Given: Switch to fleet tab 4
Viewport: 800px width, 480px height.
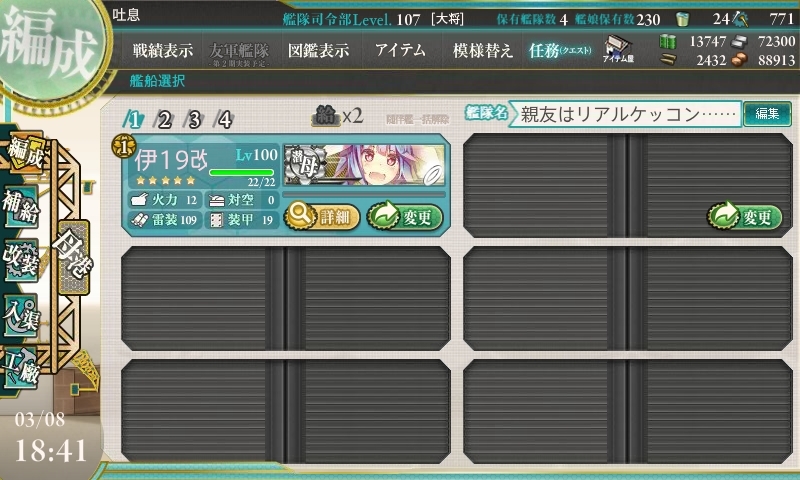Looking at the screenshot, I should [x=225, y=119].
